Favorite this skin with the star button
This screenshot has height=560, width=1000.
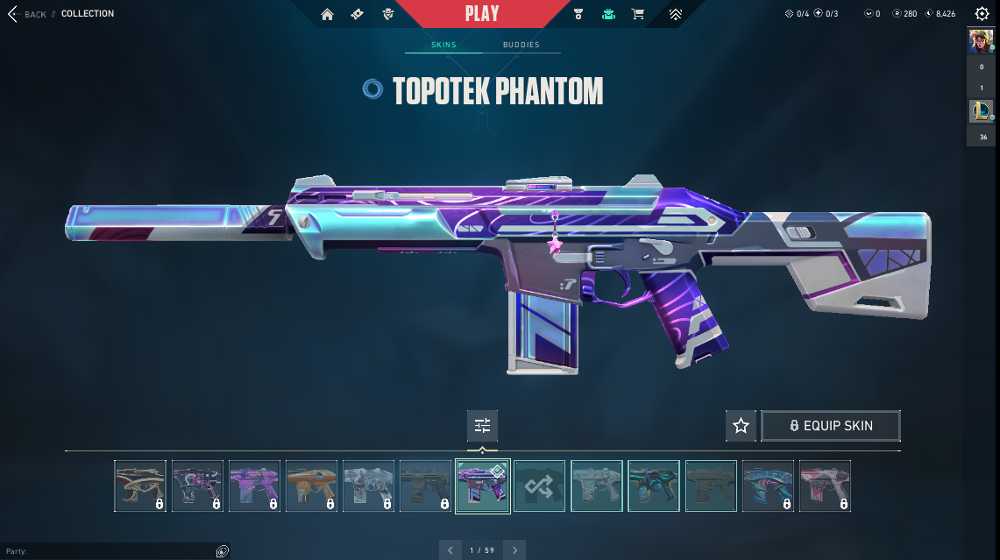(x=741, y=426)
